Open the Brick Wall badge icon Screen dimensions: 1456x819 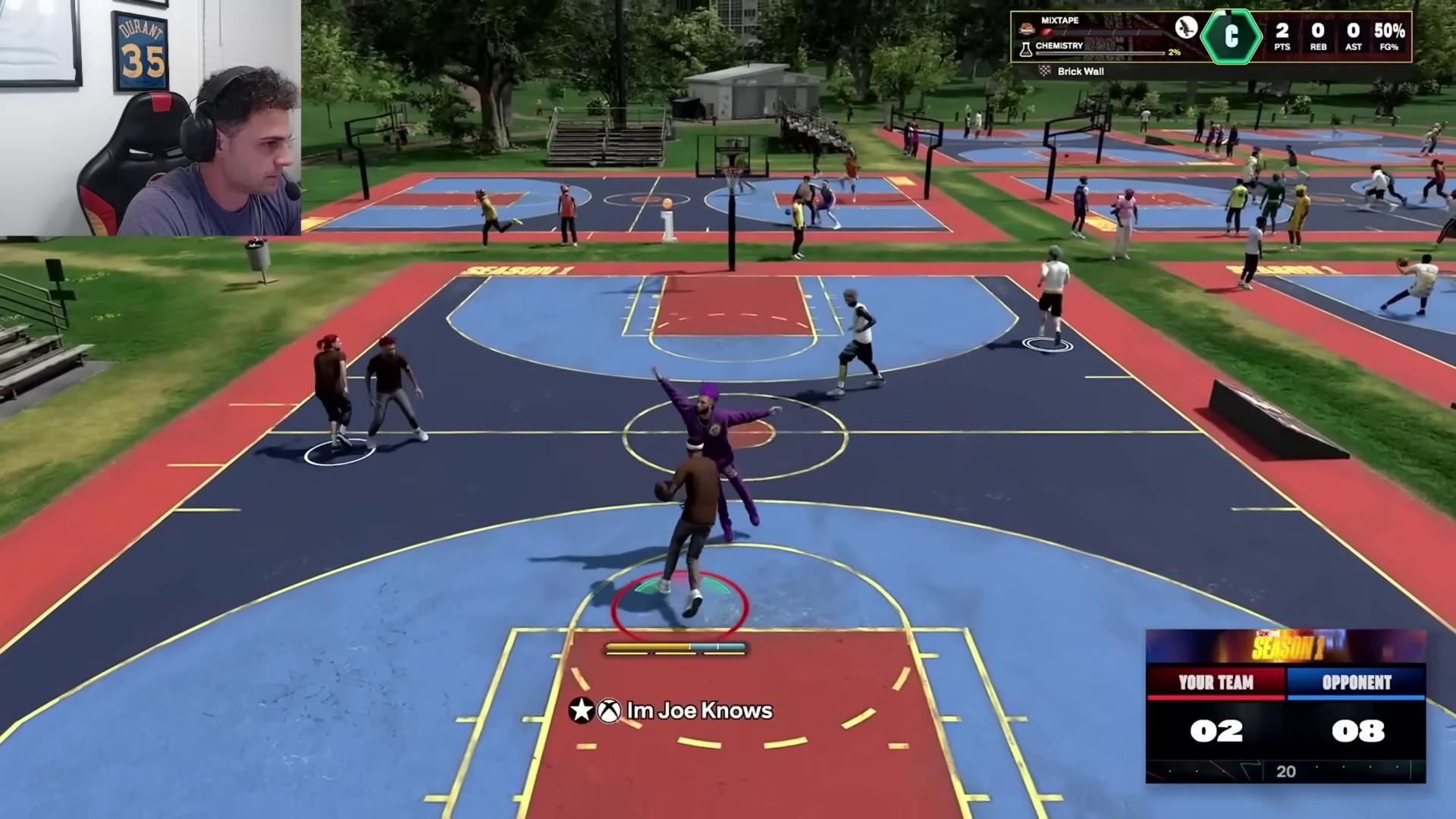pyautogui.click(x=1045, y=71)
